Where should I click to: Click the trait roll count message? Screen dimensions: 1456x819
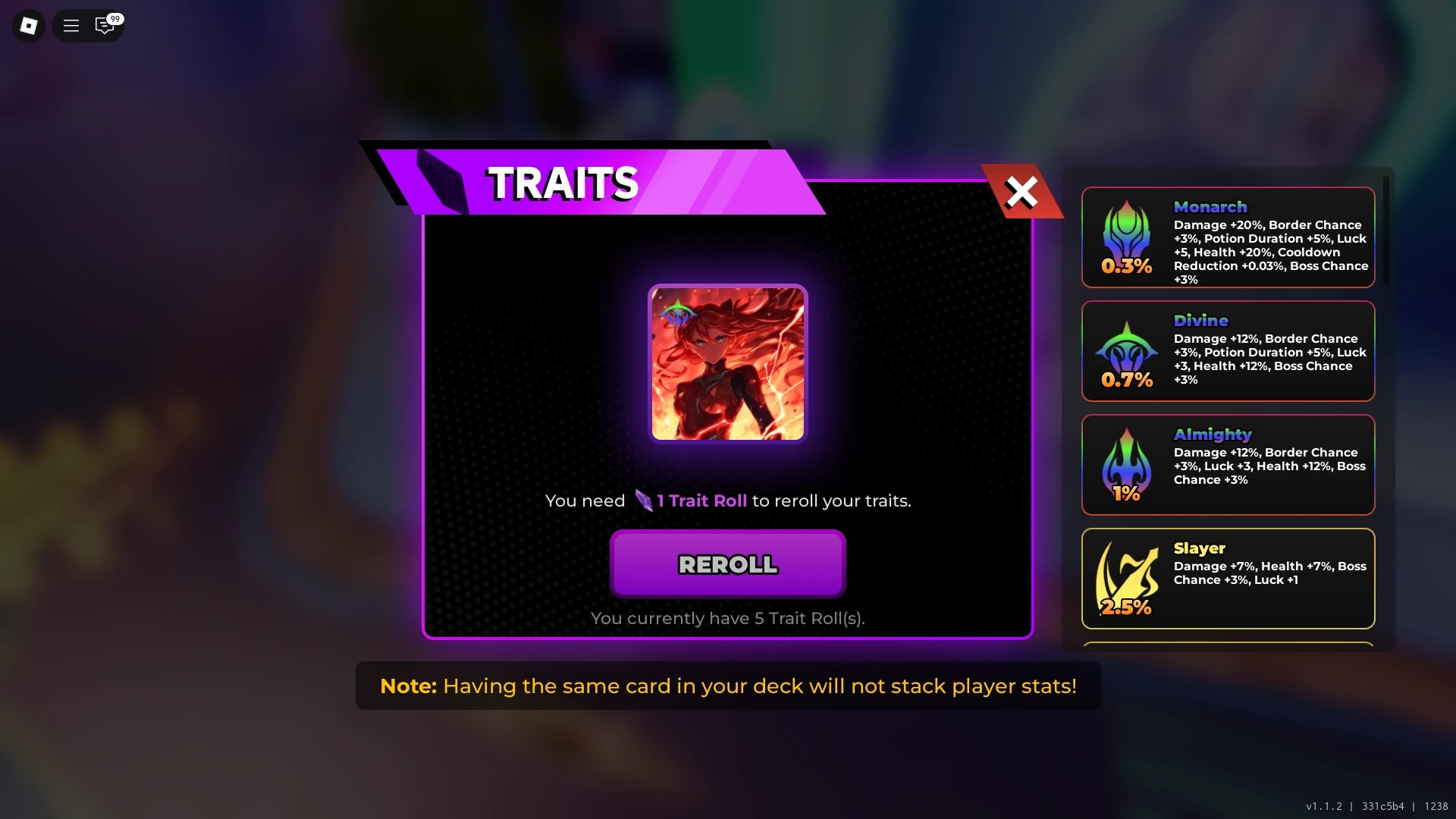[727, 618]
